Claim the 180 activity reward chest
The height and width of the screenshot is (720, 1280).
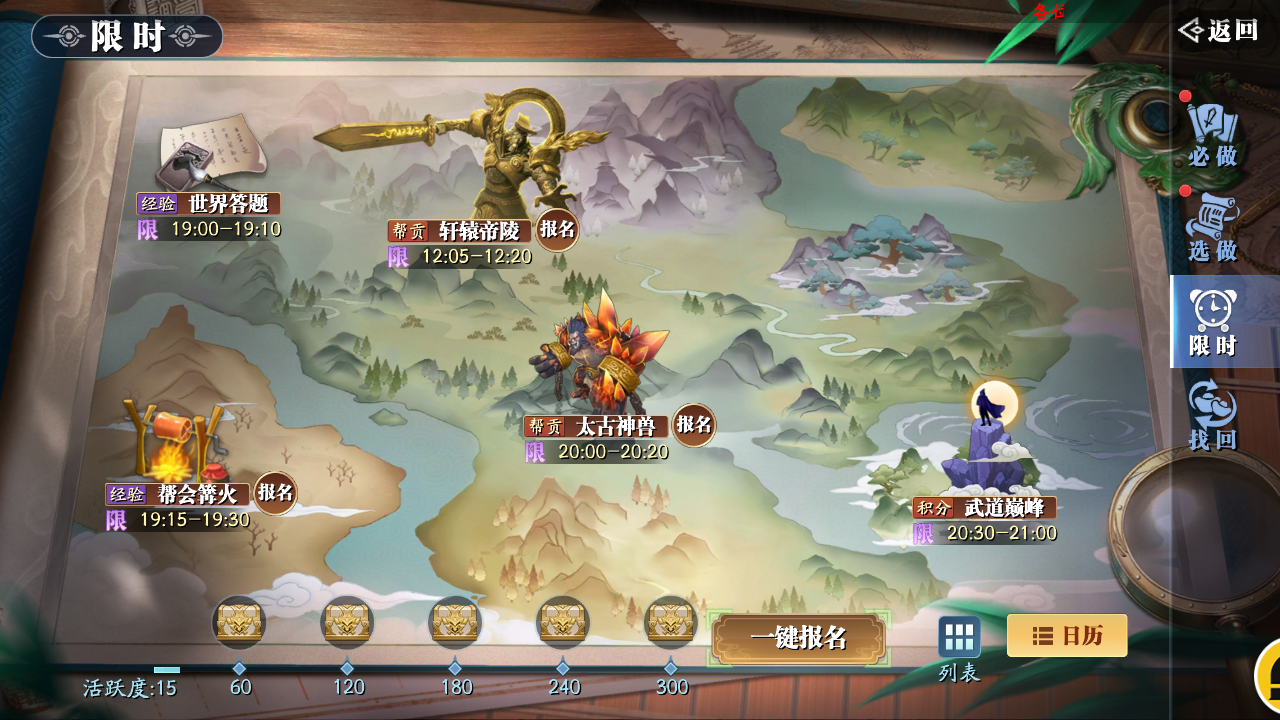[454, 622]
